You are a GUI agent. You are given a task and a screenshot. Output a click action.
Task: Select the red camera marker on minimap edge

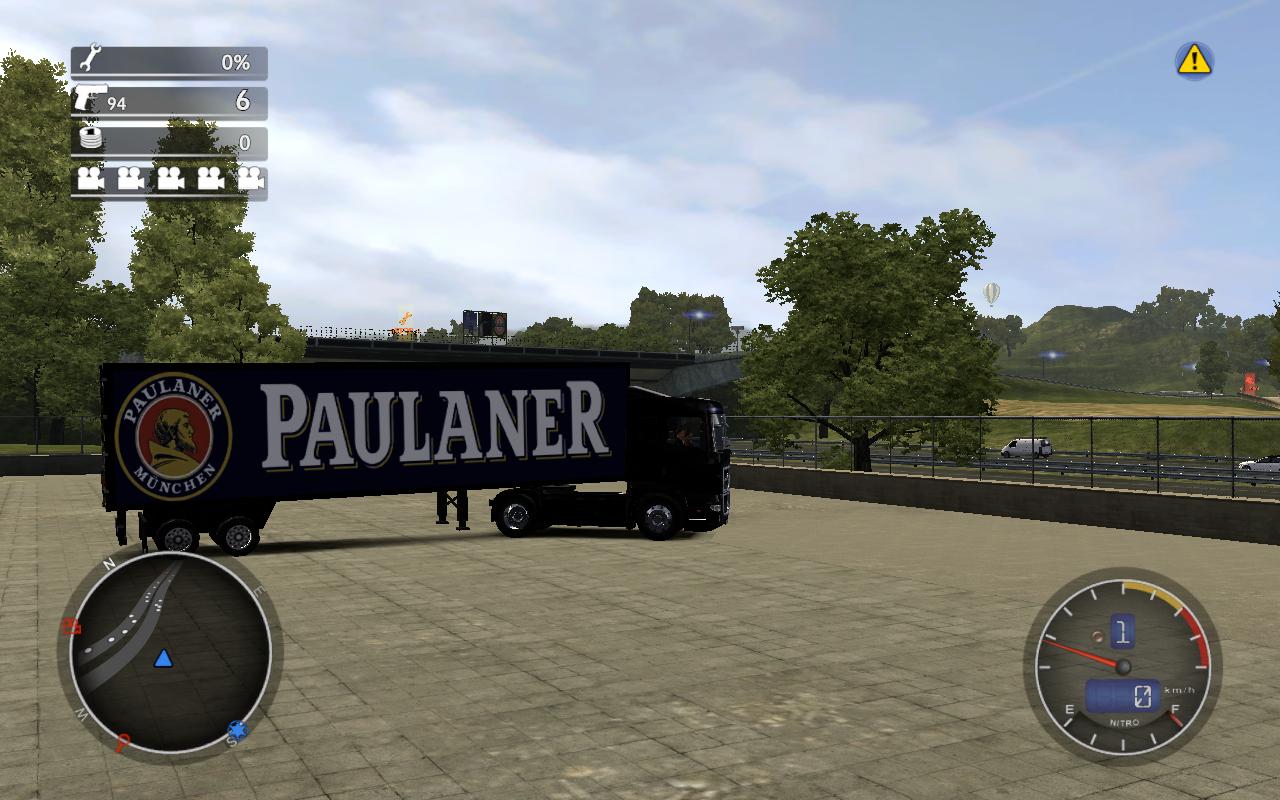[x=71, y=628]
